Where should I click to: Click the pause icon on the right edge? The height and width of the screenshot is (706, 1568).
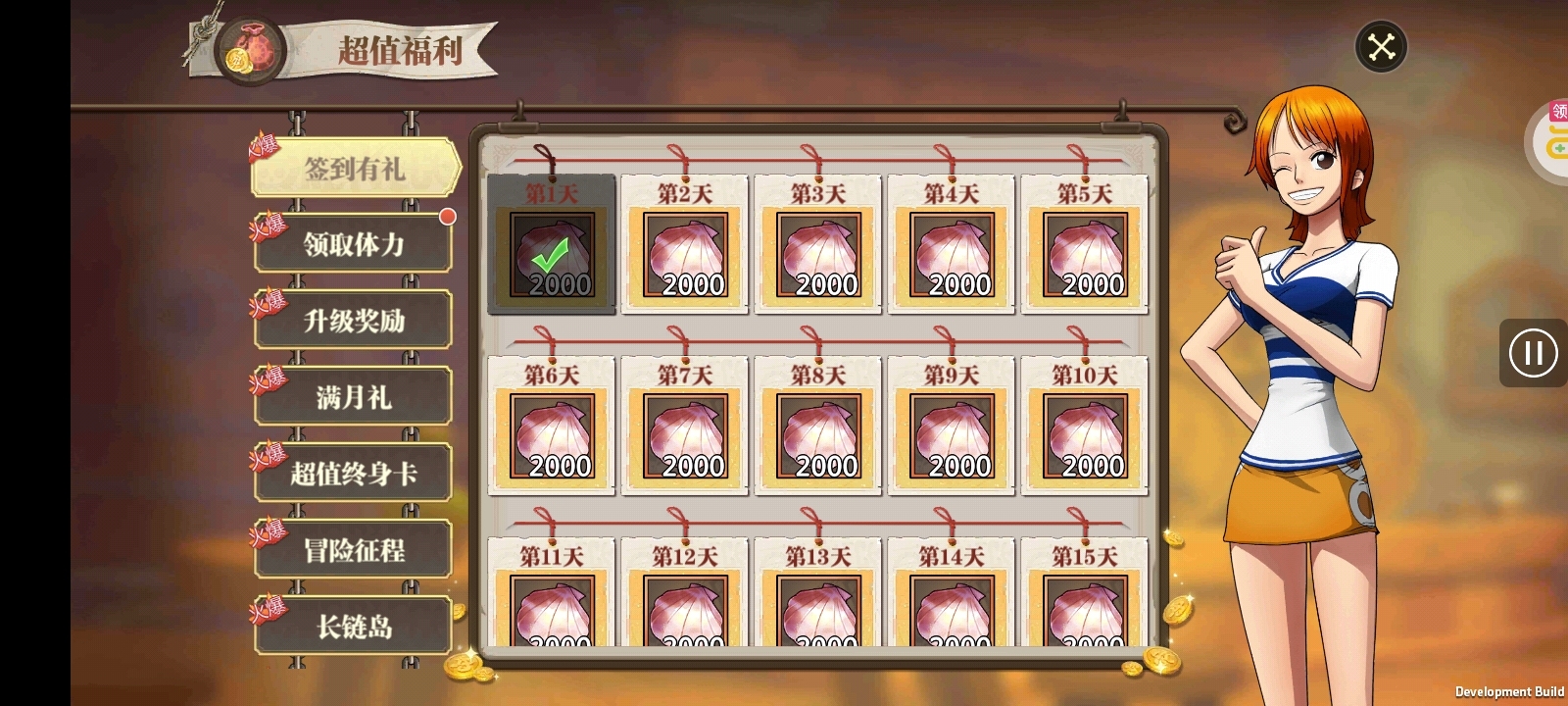tap(1532, 353)
